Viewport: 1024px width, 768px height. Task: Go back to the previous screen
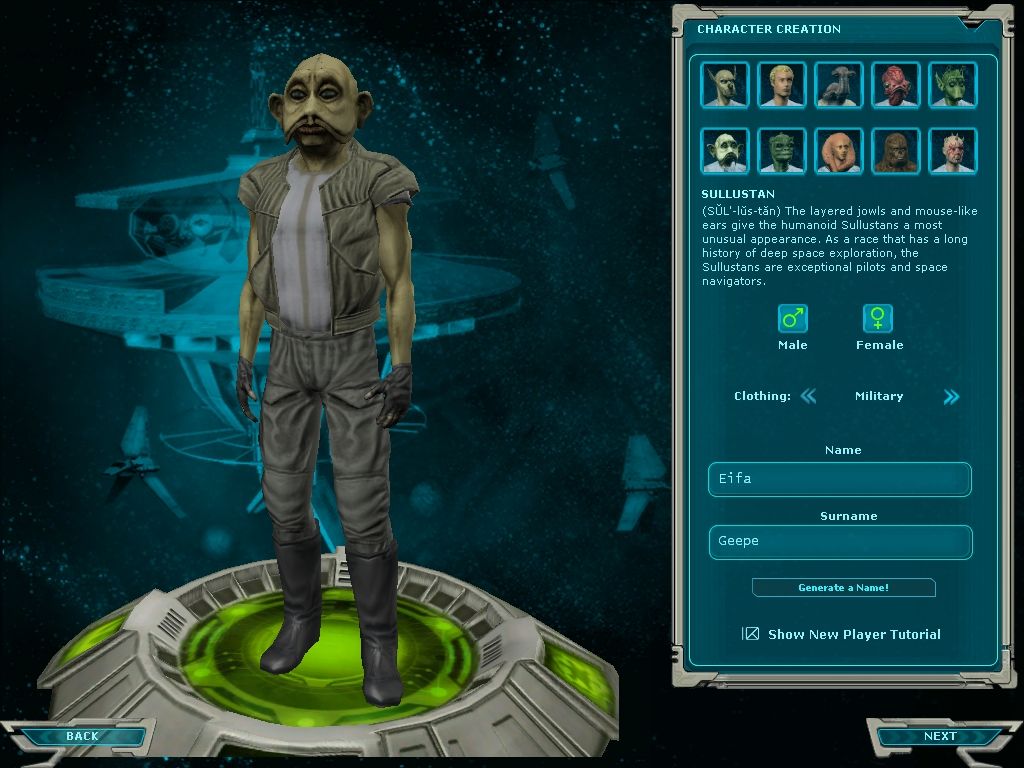pyautogui.click(x=82, y=737)
